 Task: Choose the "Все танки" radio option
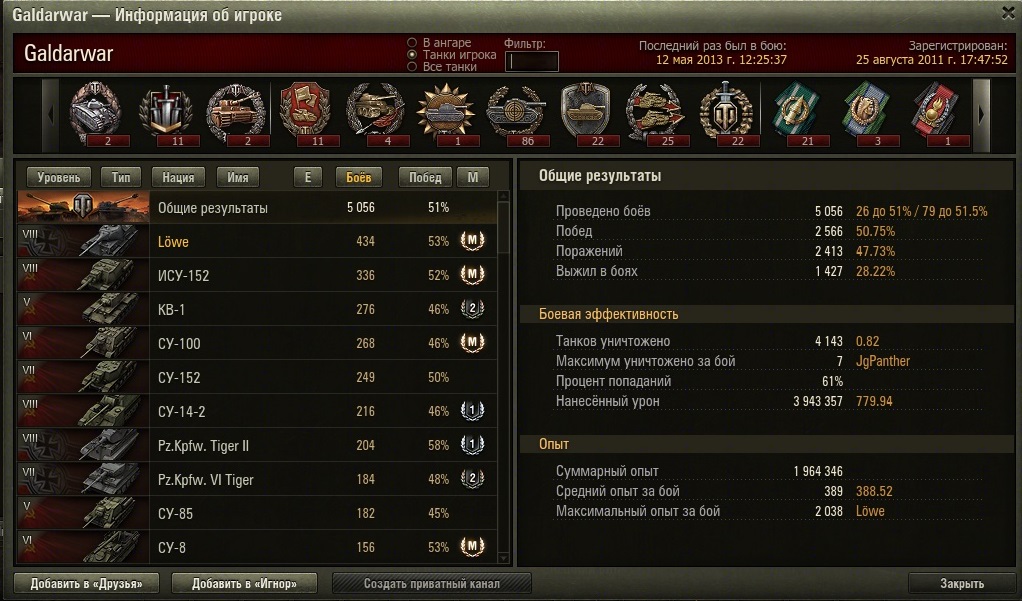[412, 67]
